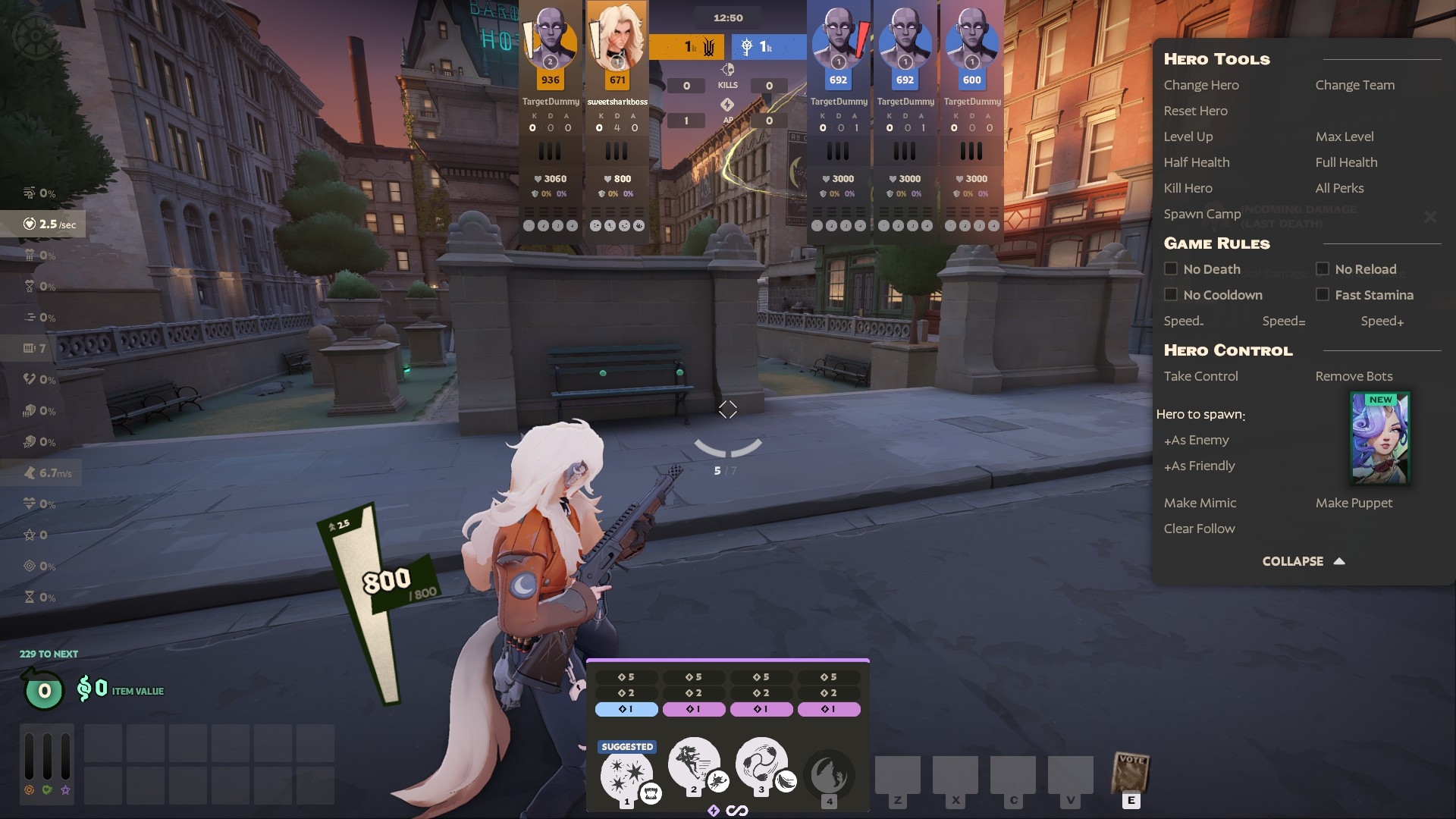Increase game speed with Speed+

click(x=1382, y=321)
